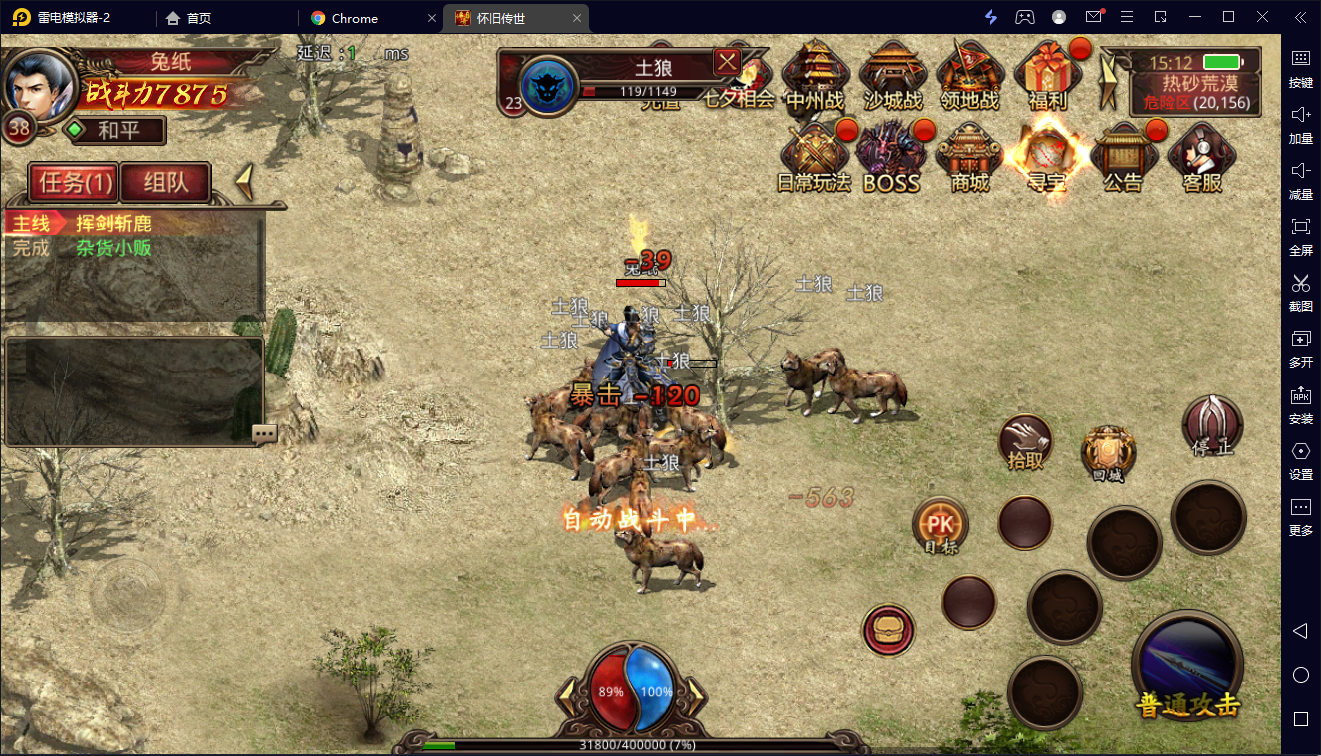Image resolution: width=1321 pixels, height=756 pixels.
Task: Contact 客服 customer service
Action: pos(1201,156)
